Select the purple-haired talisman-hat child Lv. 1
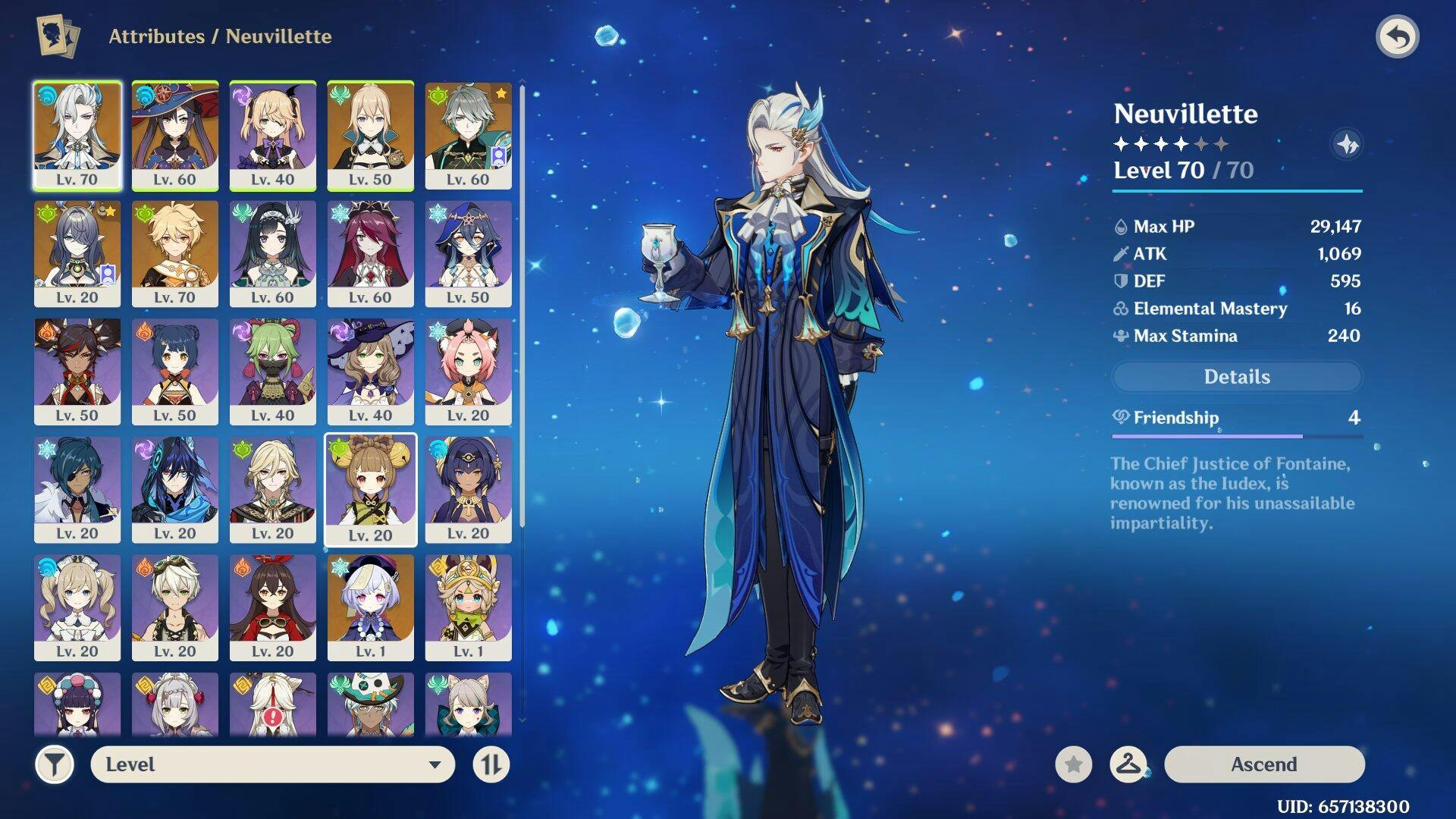Screen dimensions: 1456x819 click(371, 607)
